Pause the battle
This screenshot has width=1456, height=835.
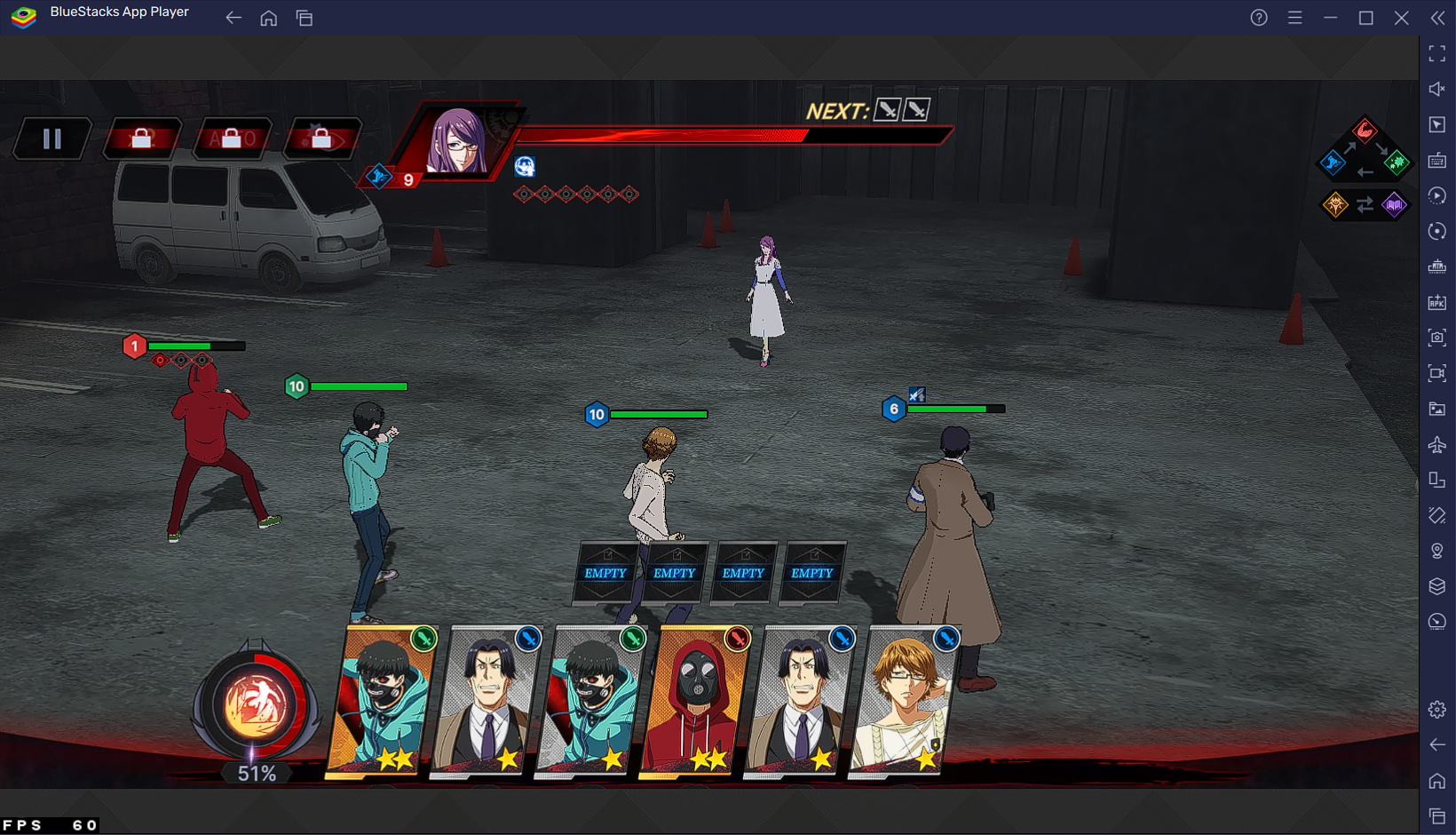pyautogui.click(x=51, y=137)
